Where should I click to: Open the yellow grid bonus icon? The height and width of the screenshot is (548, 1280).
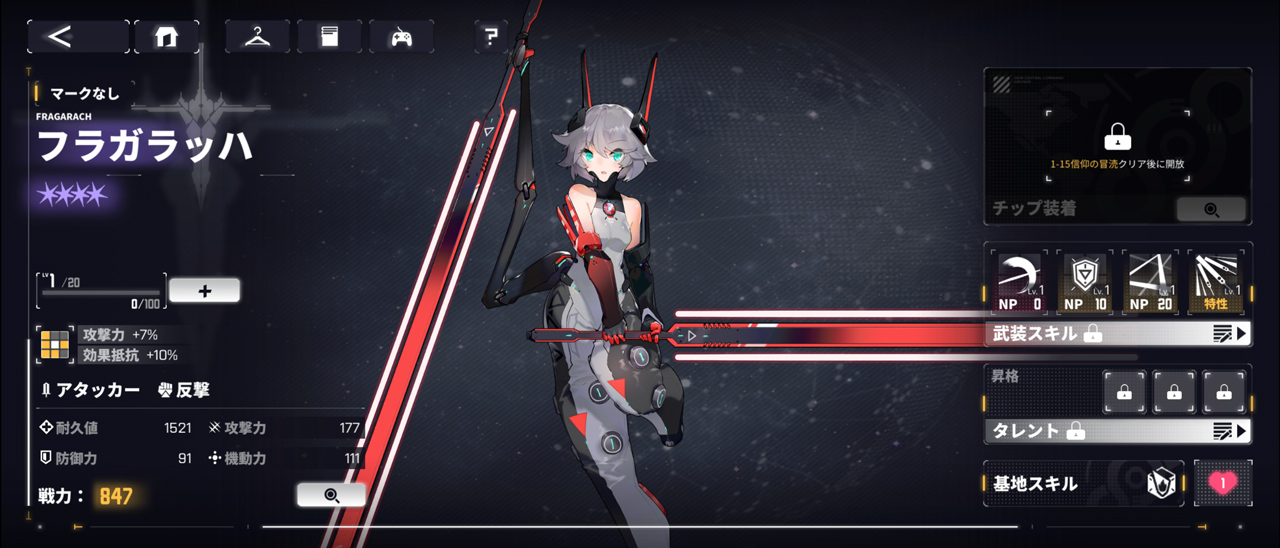pos(54,344)
